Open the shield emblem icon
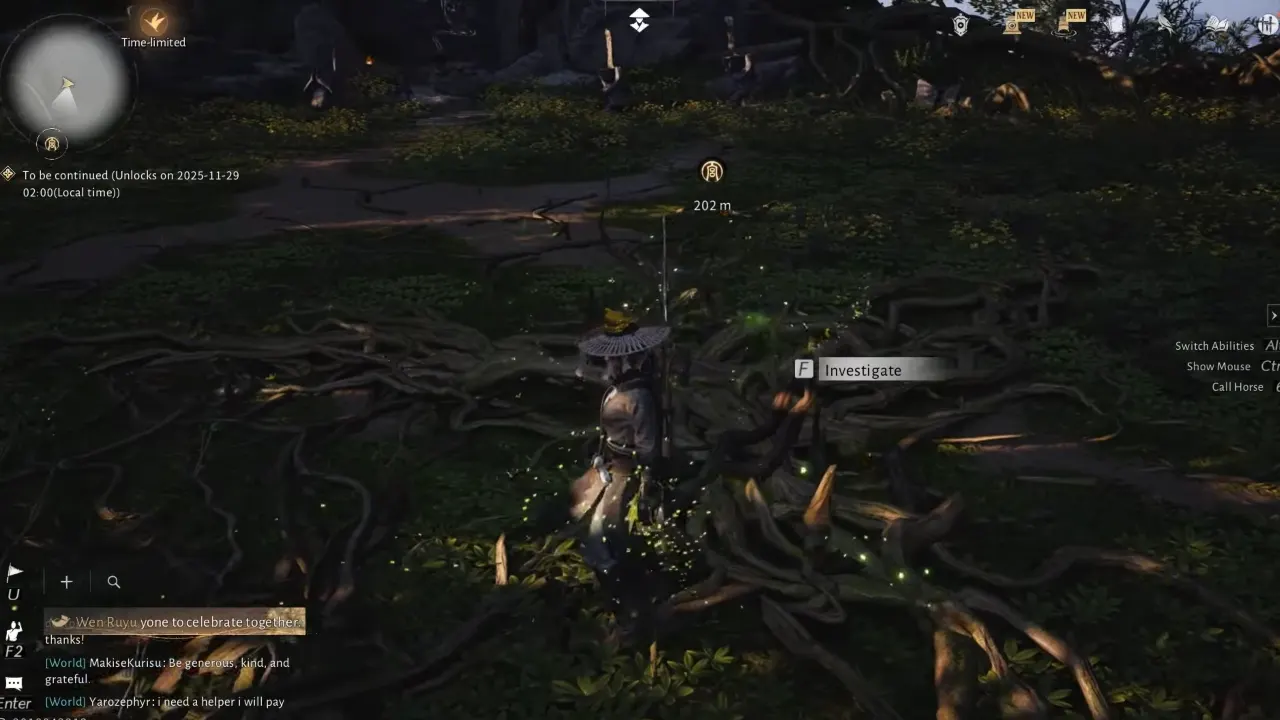 coord(959,23)
